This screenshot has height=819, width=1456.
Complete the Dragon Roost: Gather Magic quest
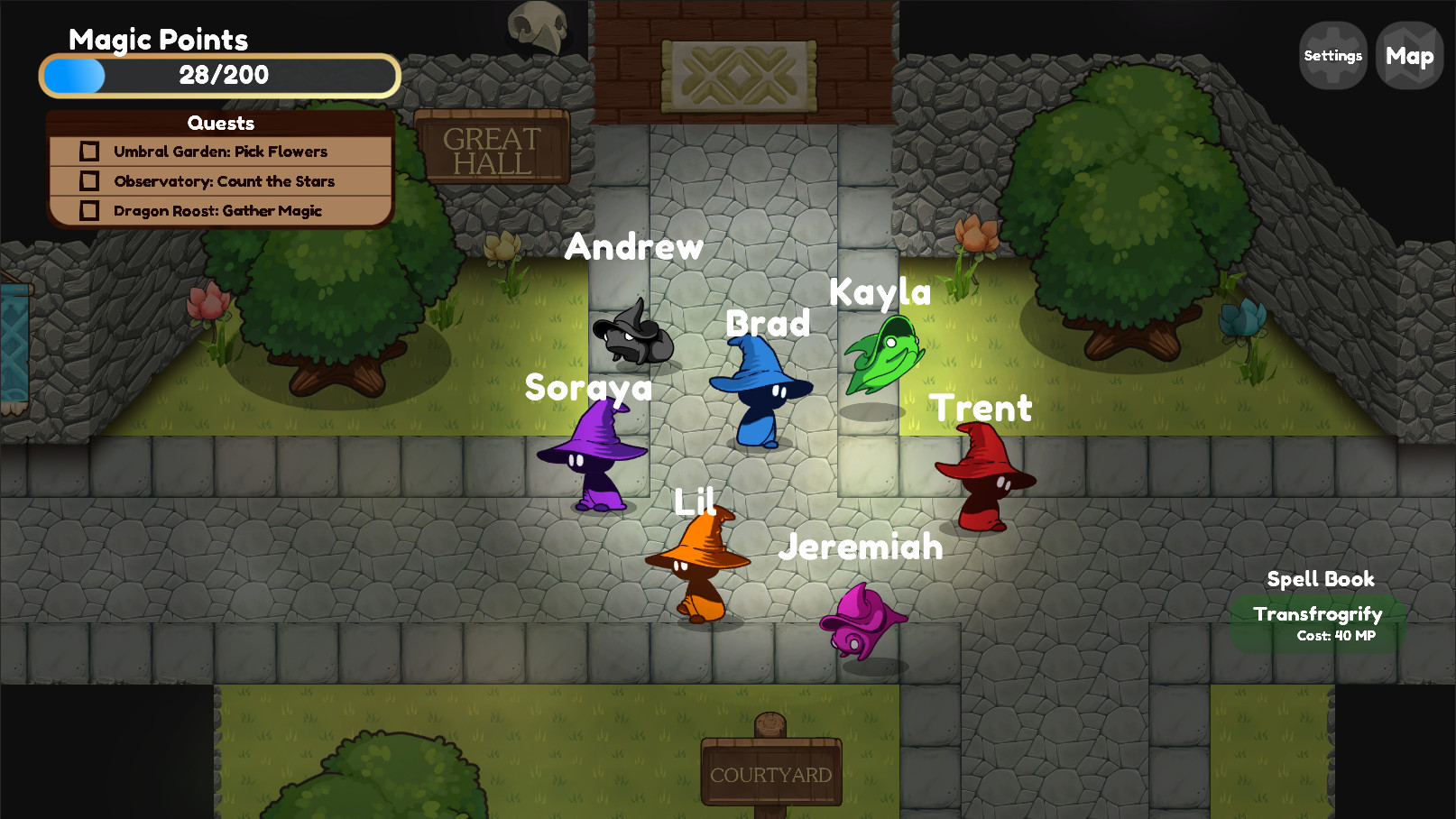89,210
